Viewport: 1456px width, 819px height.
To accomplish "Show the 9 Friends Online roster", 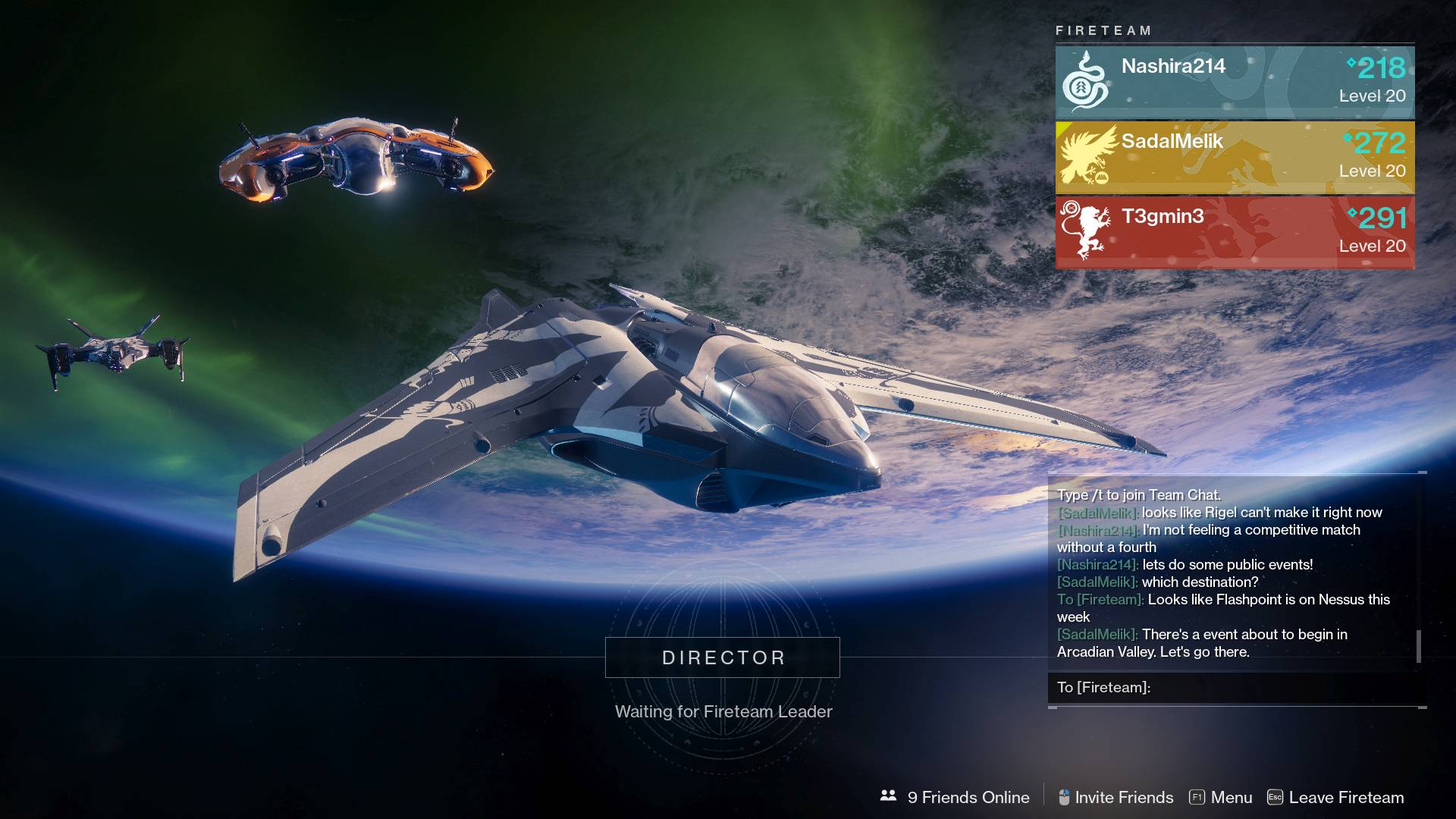I will [955, 797].
